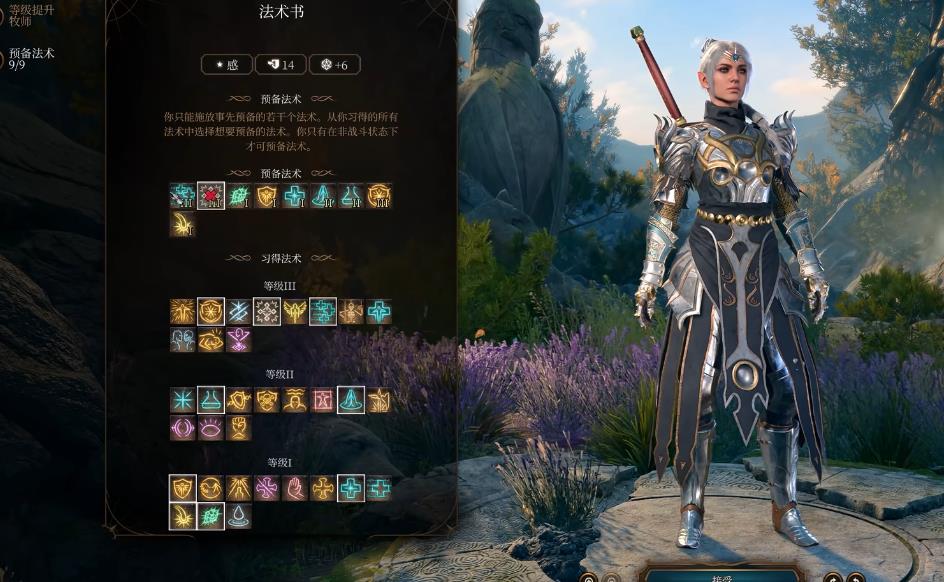Screen dimensions: 944x582
Task: Open the 预备法术 9/9 level-up step
Action: (31, 59)
